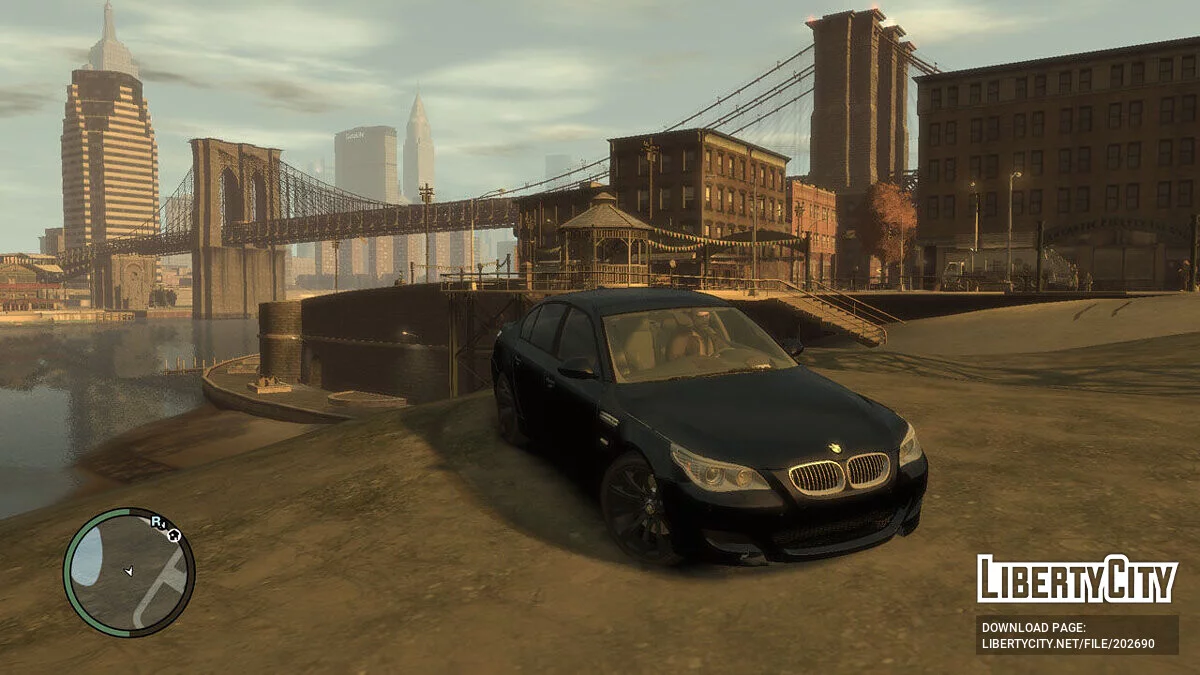Select the white player arrow on the radar
The width and height of the screenshot is (1200, 675).
tap(128, 571)
